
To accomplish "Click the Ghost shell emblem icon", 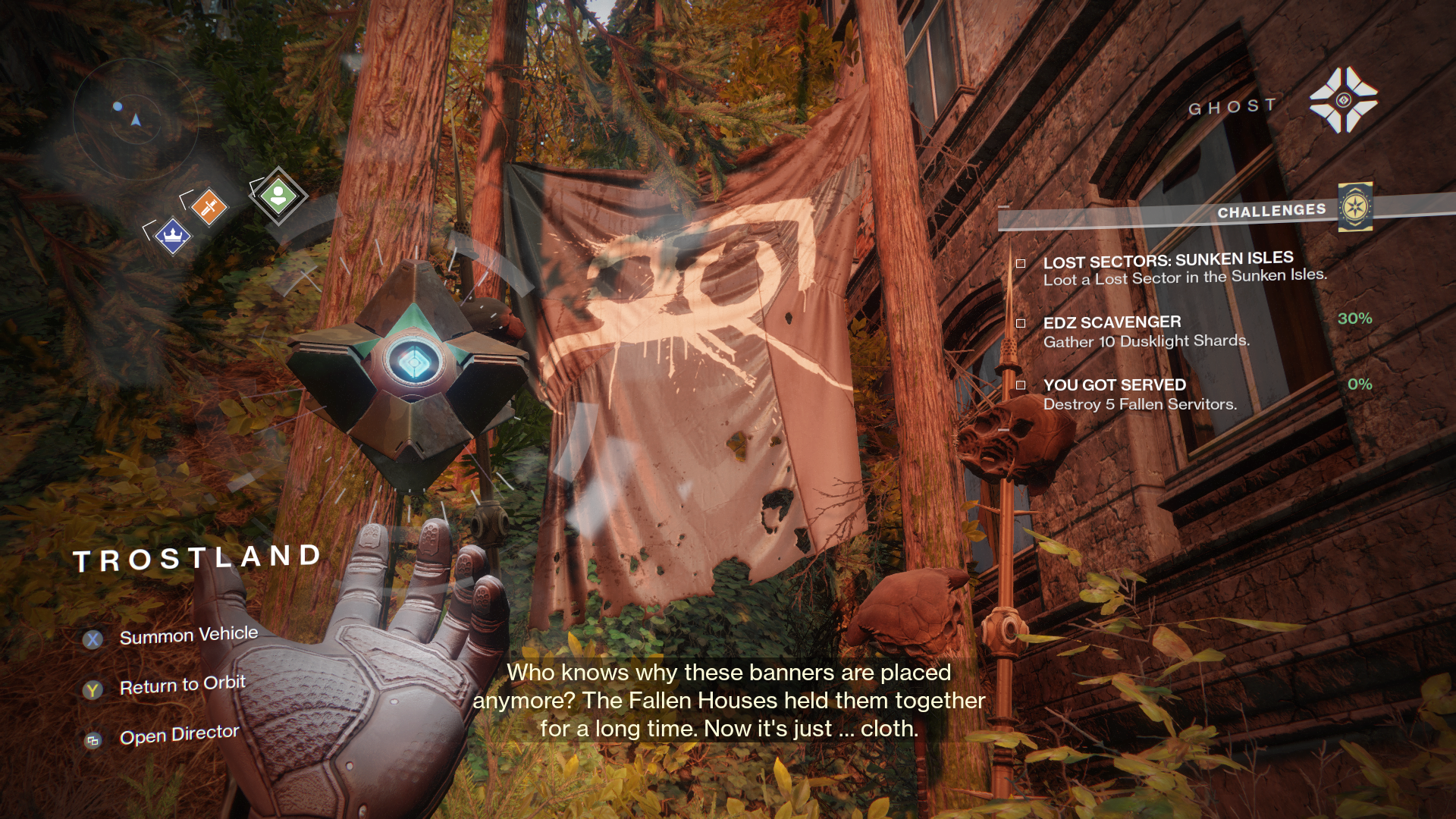I will tap(1343, 100).
